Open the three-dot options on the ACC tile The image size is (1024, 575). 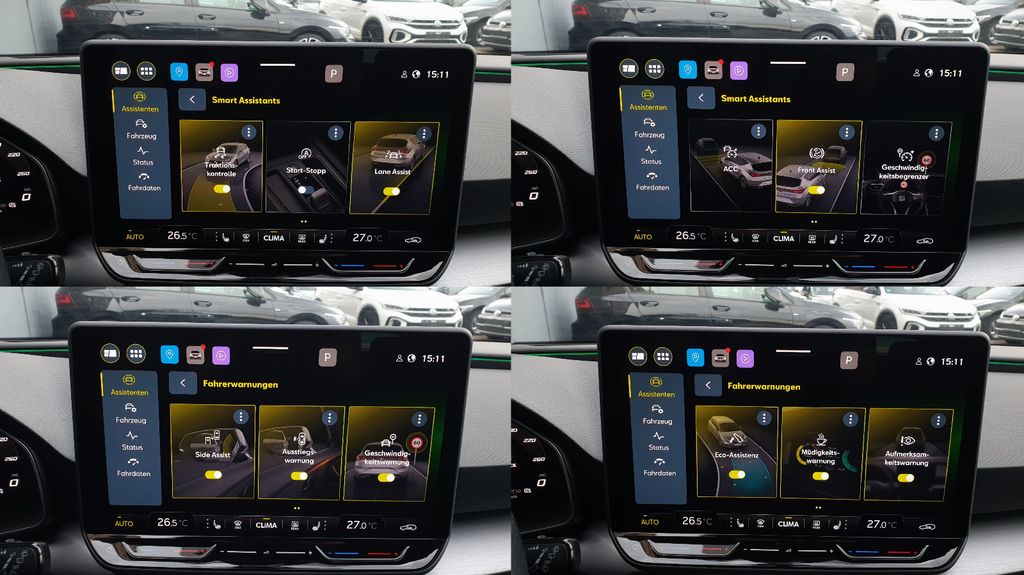758,131
